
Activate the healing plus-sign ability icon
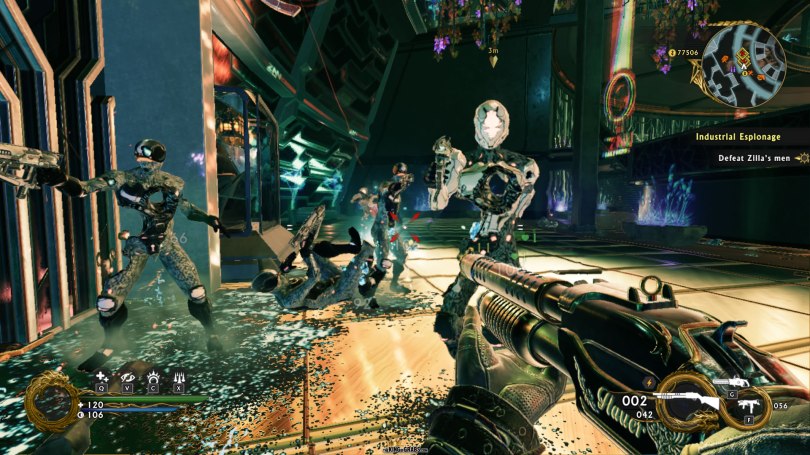(101, 376)
